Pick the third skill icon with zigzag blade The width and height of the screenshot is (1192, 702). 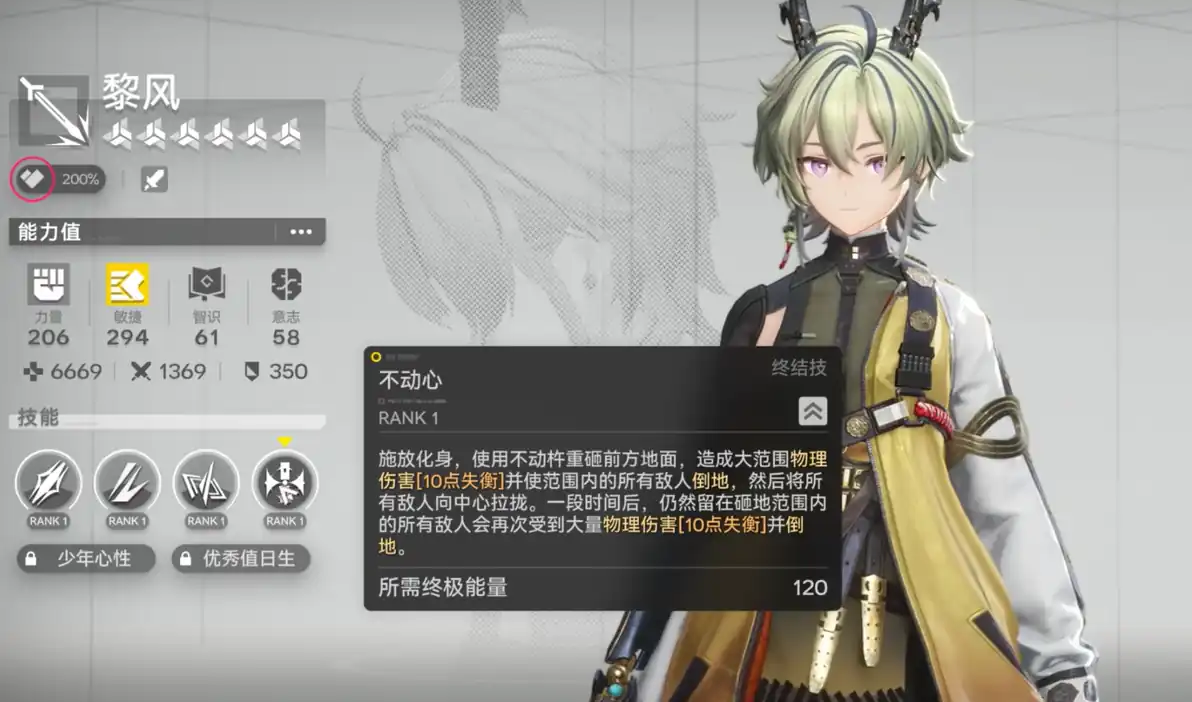click(x=205, y=483)
